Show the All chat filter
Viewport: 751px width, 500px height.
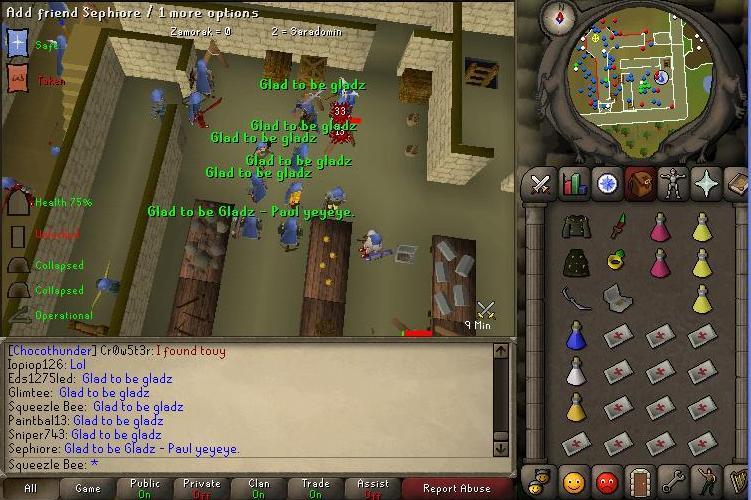(30, 489)
